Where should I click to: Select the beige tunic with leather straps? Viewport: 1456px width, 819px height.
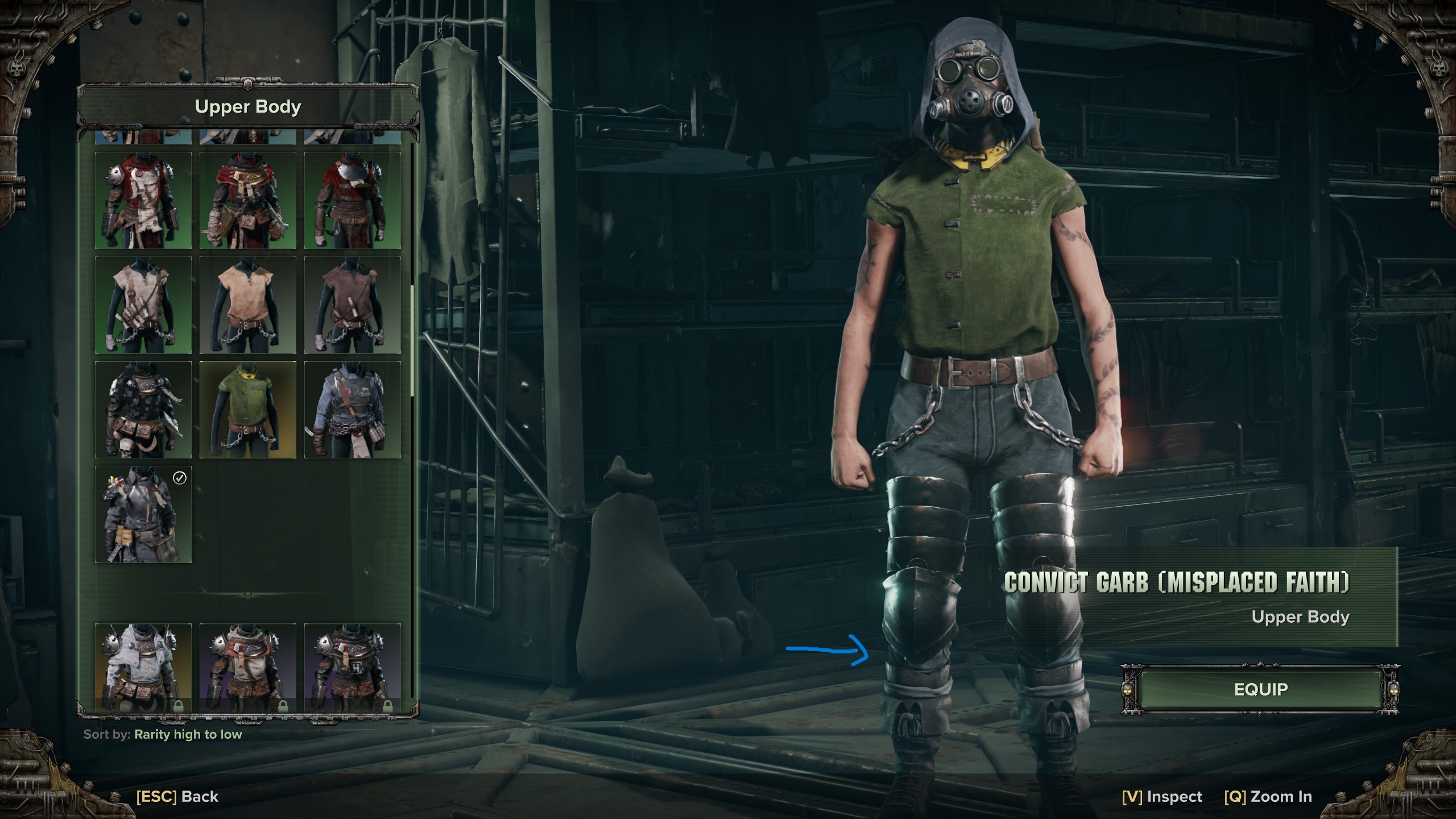point(143,305)
